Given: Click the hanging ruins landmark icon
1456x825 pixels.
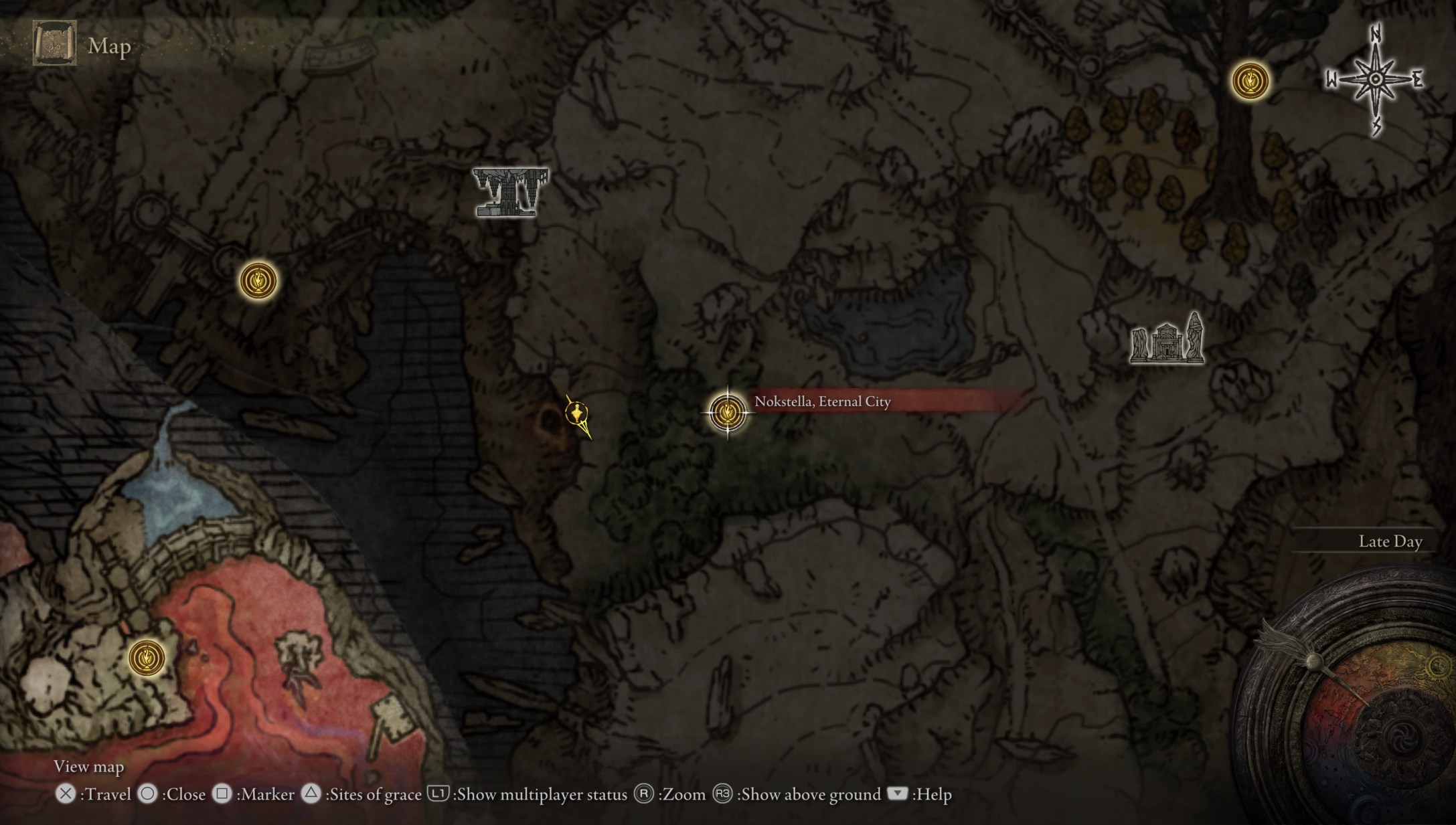Looking at the screenshot, I should (510, 193).
